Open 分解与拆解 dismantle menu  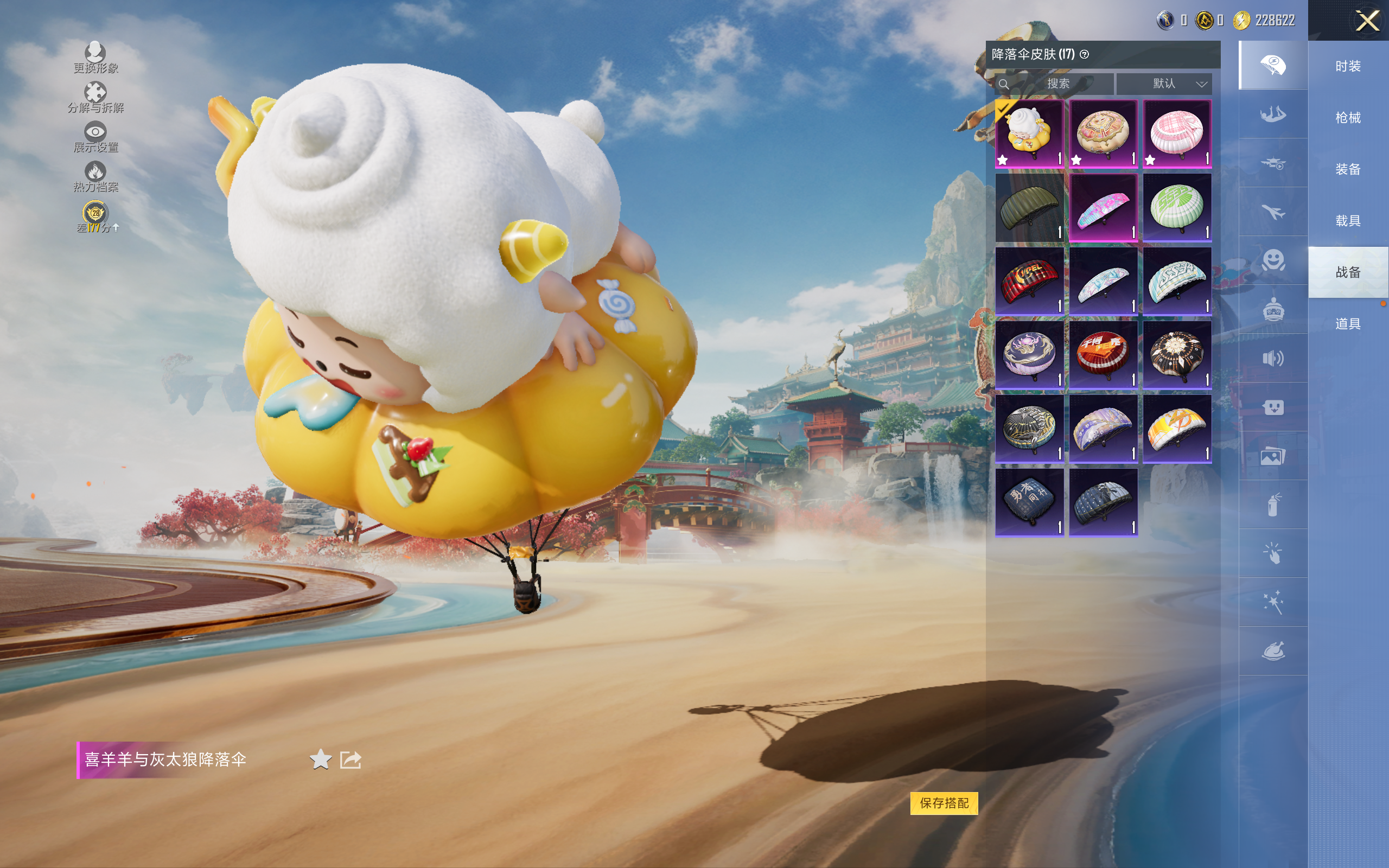click(95, 97)
